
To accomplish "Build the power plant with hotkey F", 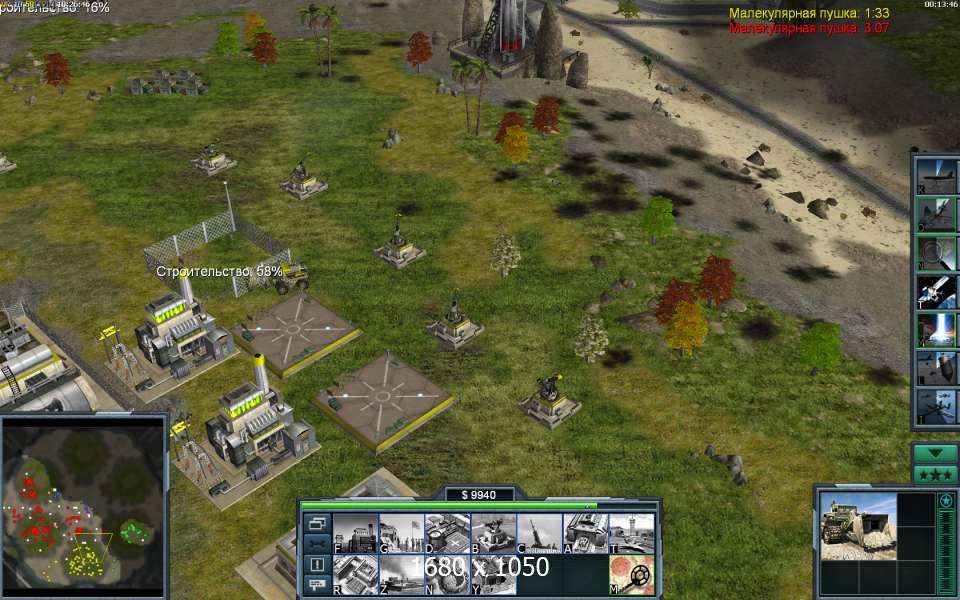I will (354, 533).
